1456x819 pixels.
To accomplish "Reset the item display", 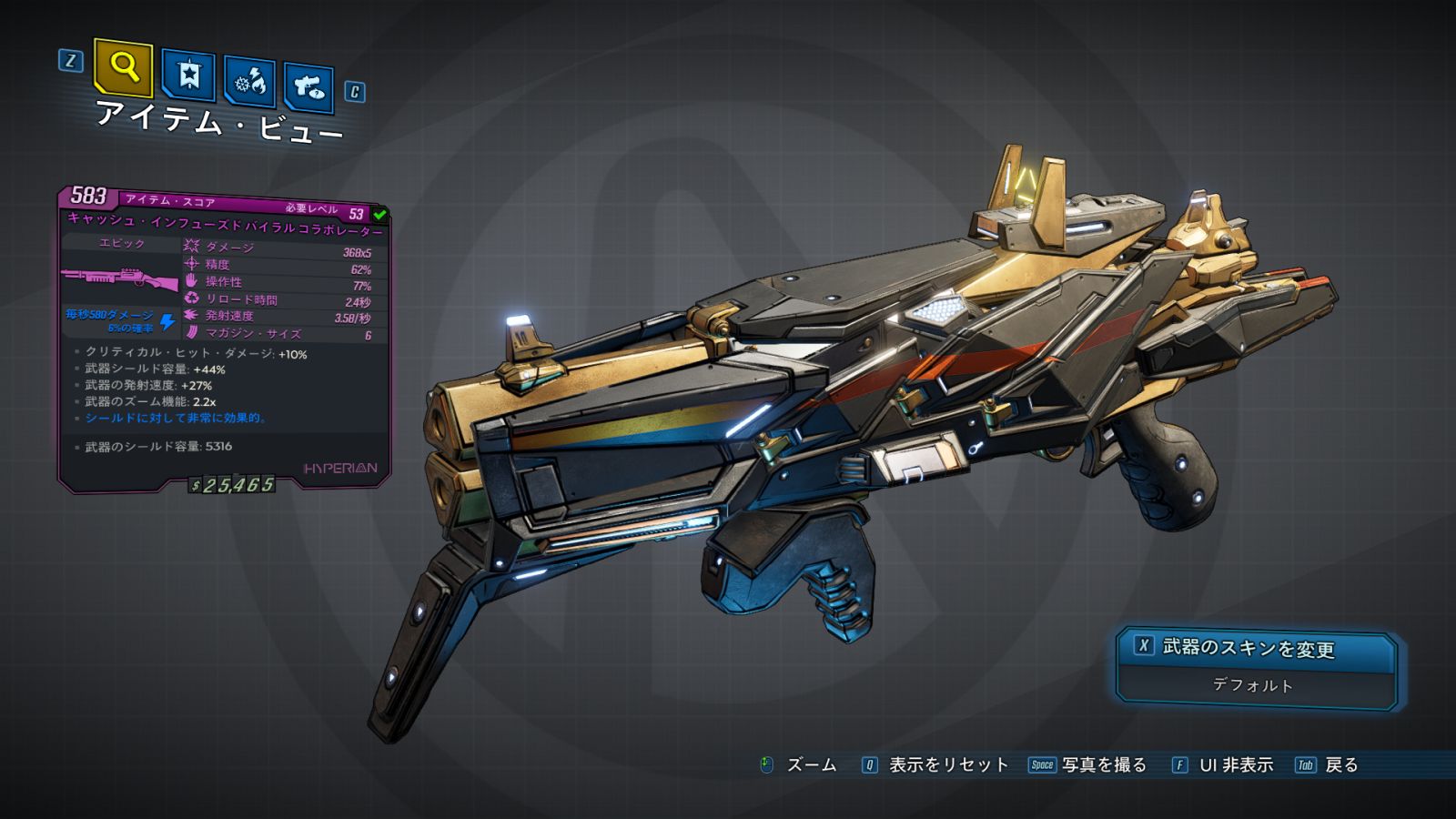I will click(935, 765).
